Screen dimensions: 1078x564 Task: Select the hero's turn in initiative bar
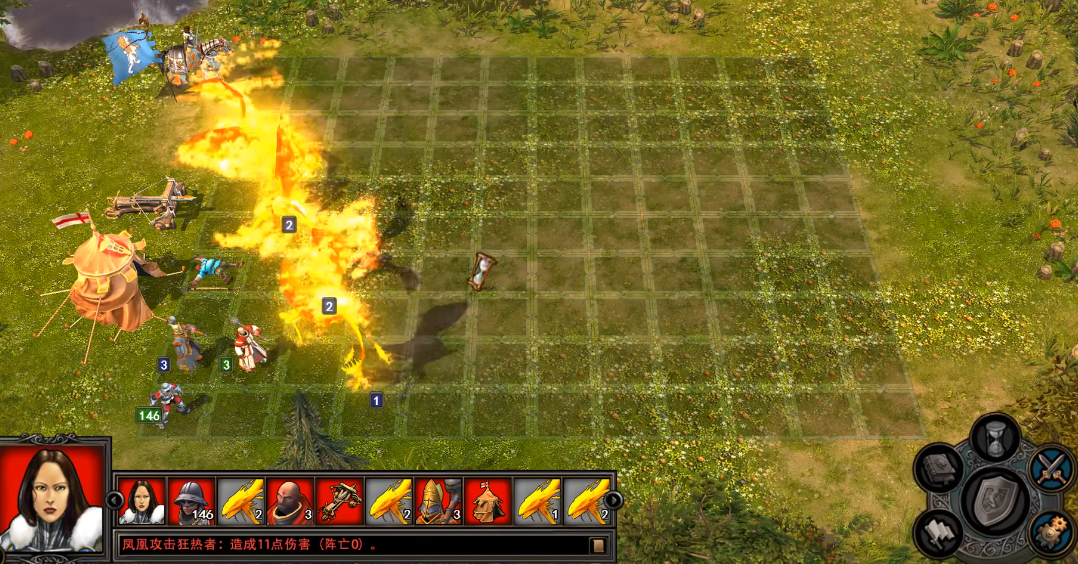point(142,501)
